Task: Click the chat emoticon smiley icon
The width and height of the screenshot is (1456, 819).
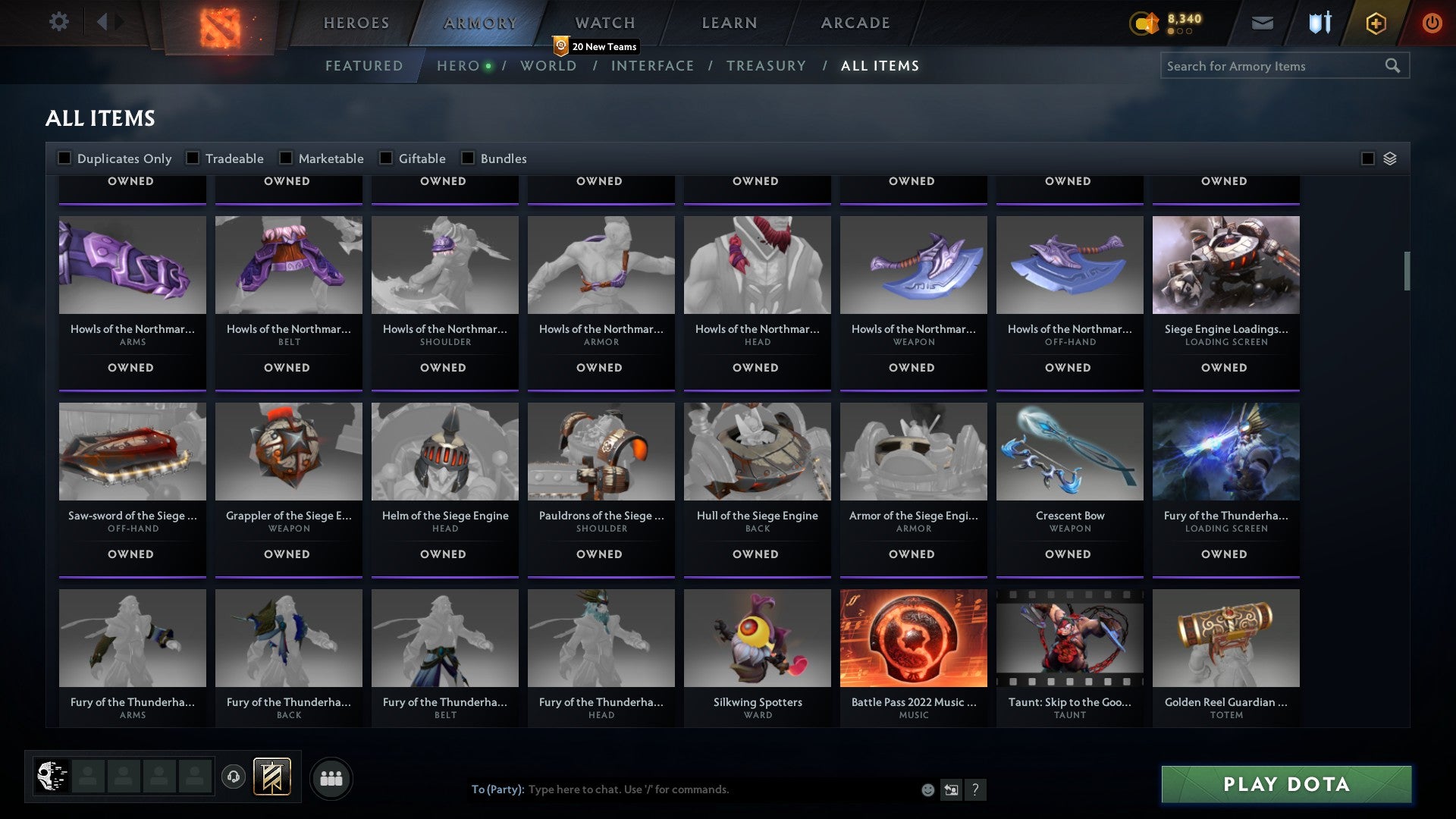Action: pos(927,789)
